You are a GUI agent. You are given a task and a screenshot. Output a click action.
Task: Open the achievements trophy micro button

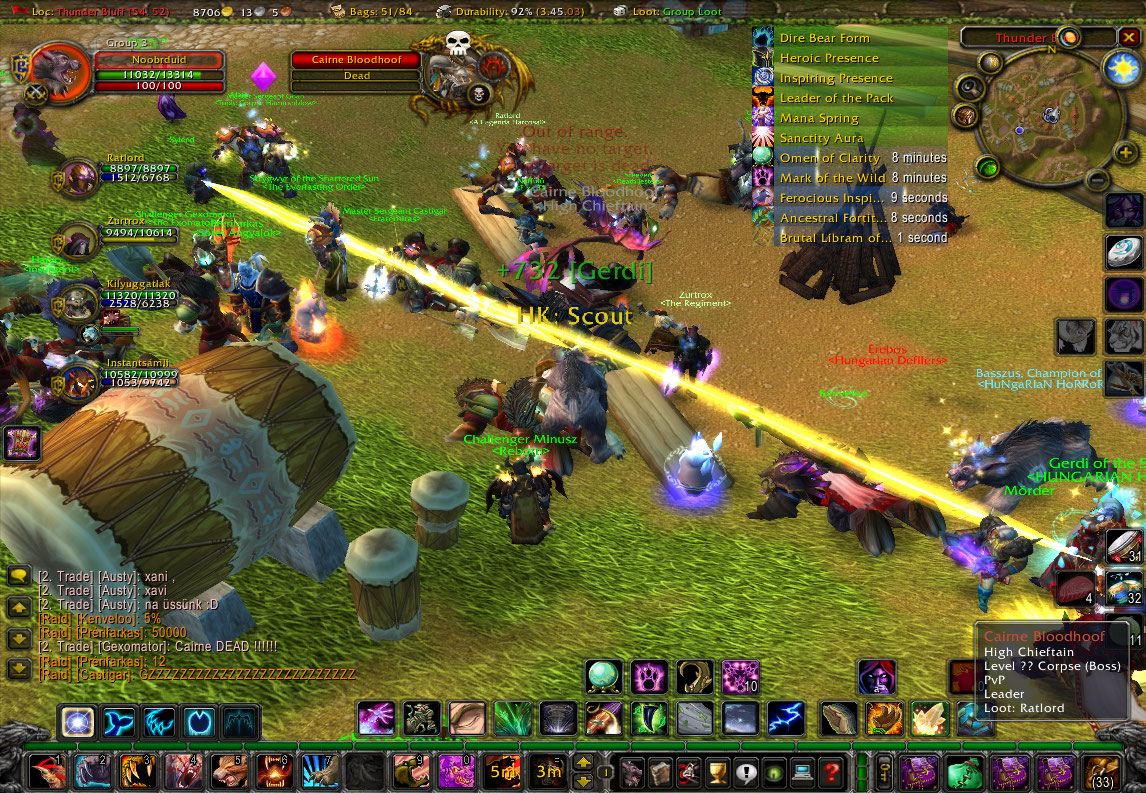pos(716,772)
